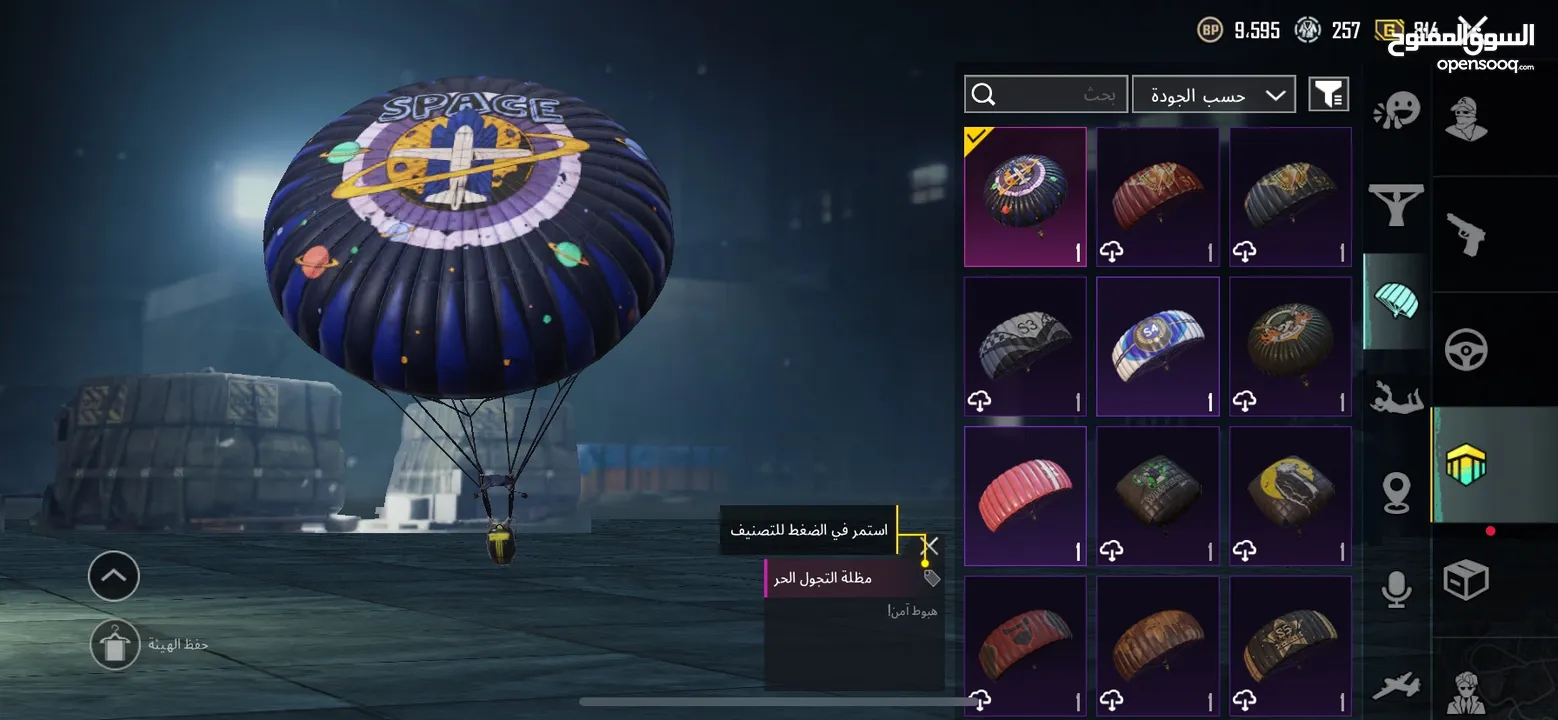Select the yellow moon parachute skin

coord(1290,496)
